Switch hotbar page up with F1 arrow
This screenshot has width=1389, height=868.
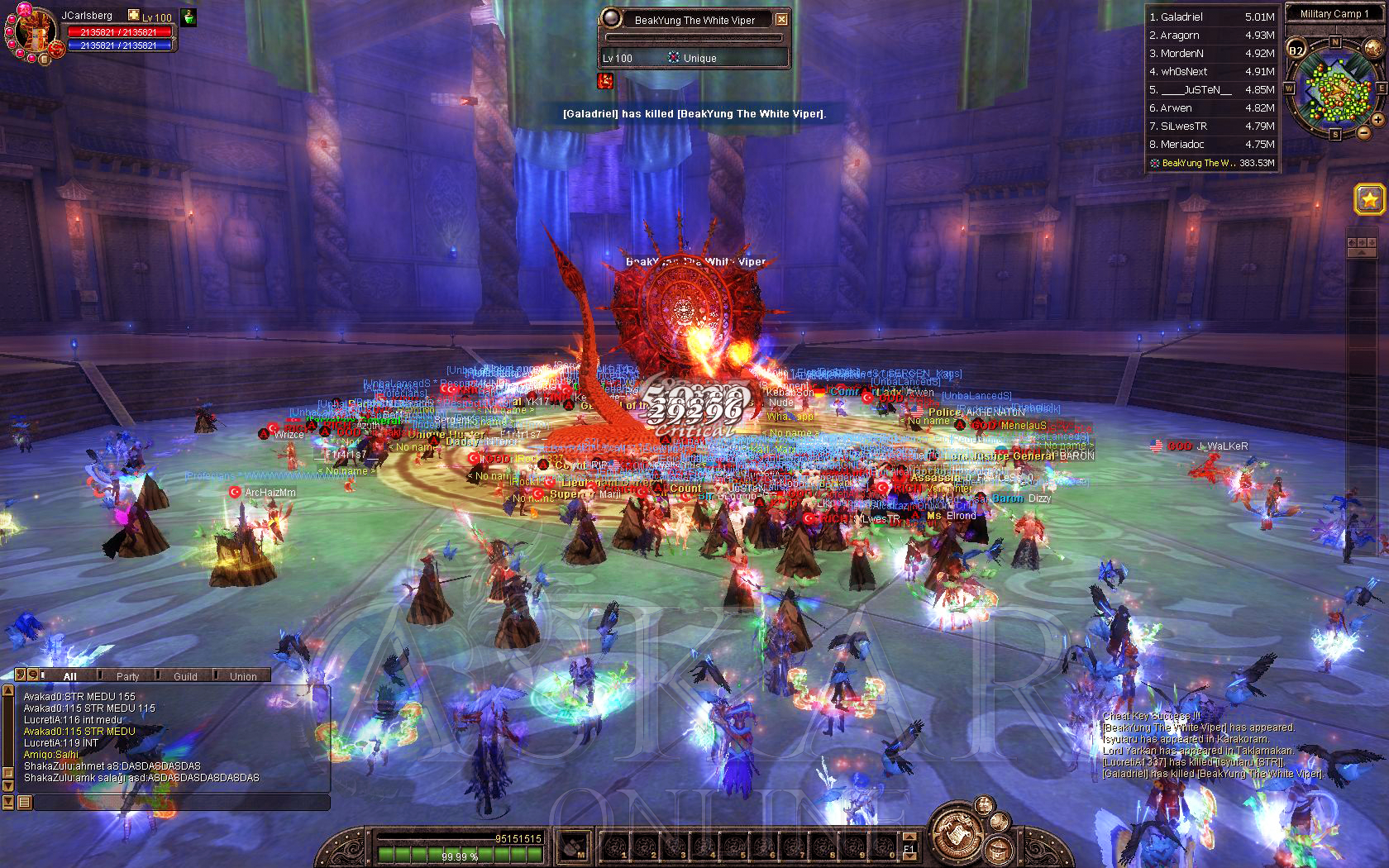point(909,836)
